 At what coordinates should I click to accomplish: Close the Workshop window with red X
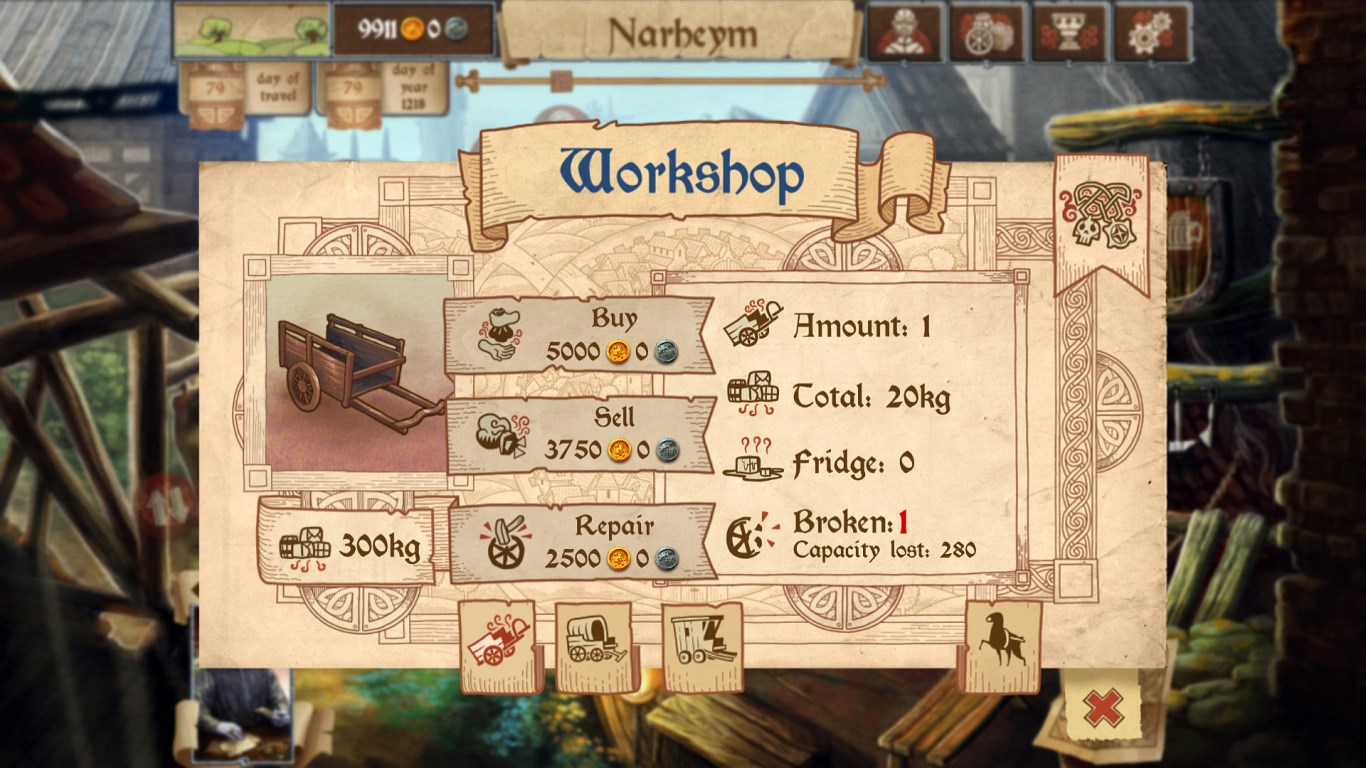(1103, 708)
